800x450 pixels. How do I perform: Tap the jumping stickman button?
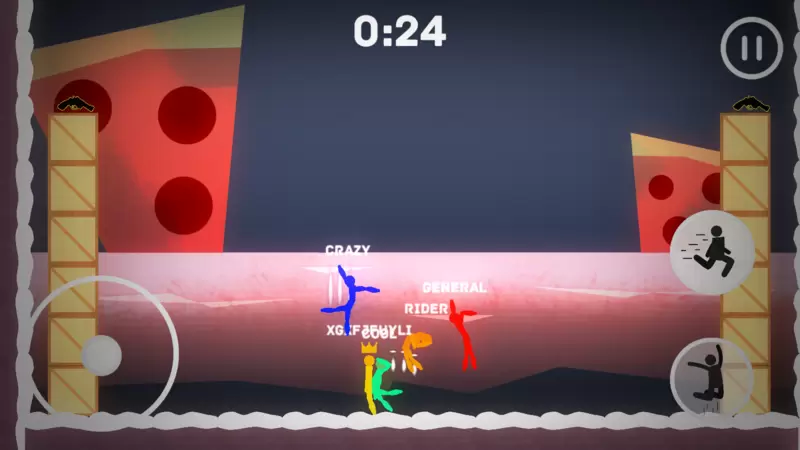[711, 377]
